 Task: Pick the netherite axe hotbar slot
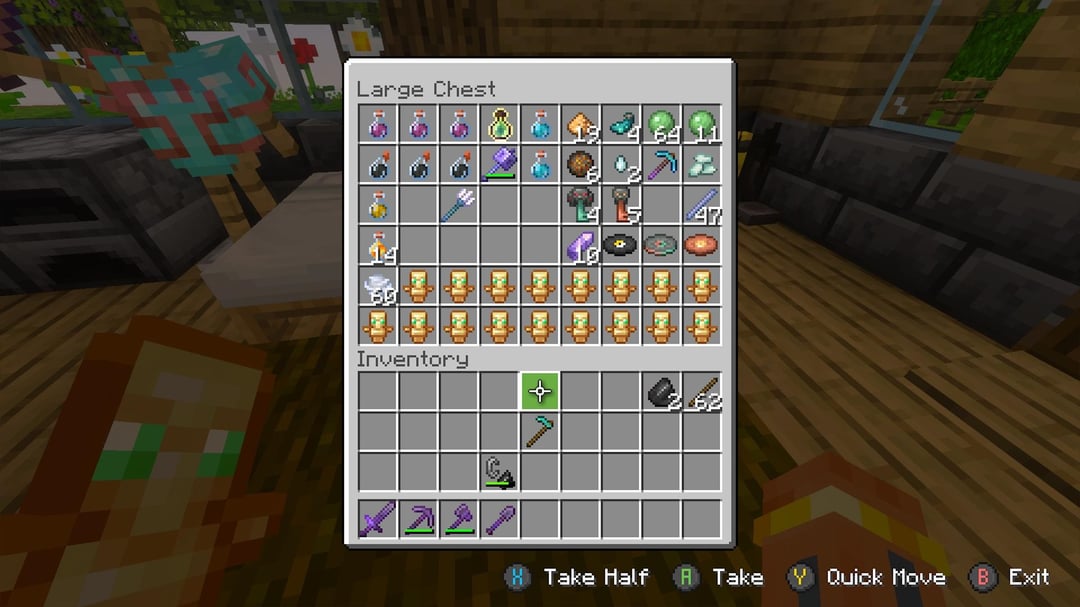(459, 519)
